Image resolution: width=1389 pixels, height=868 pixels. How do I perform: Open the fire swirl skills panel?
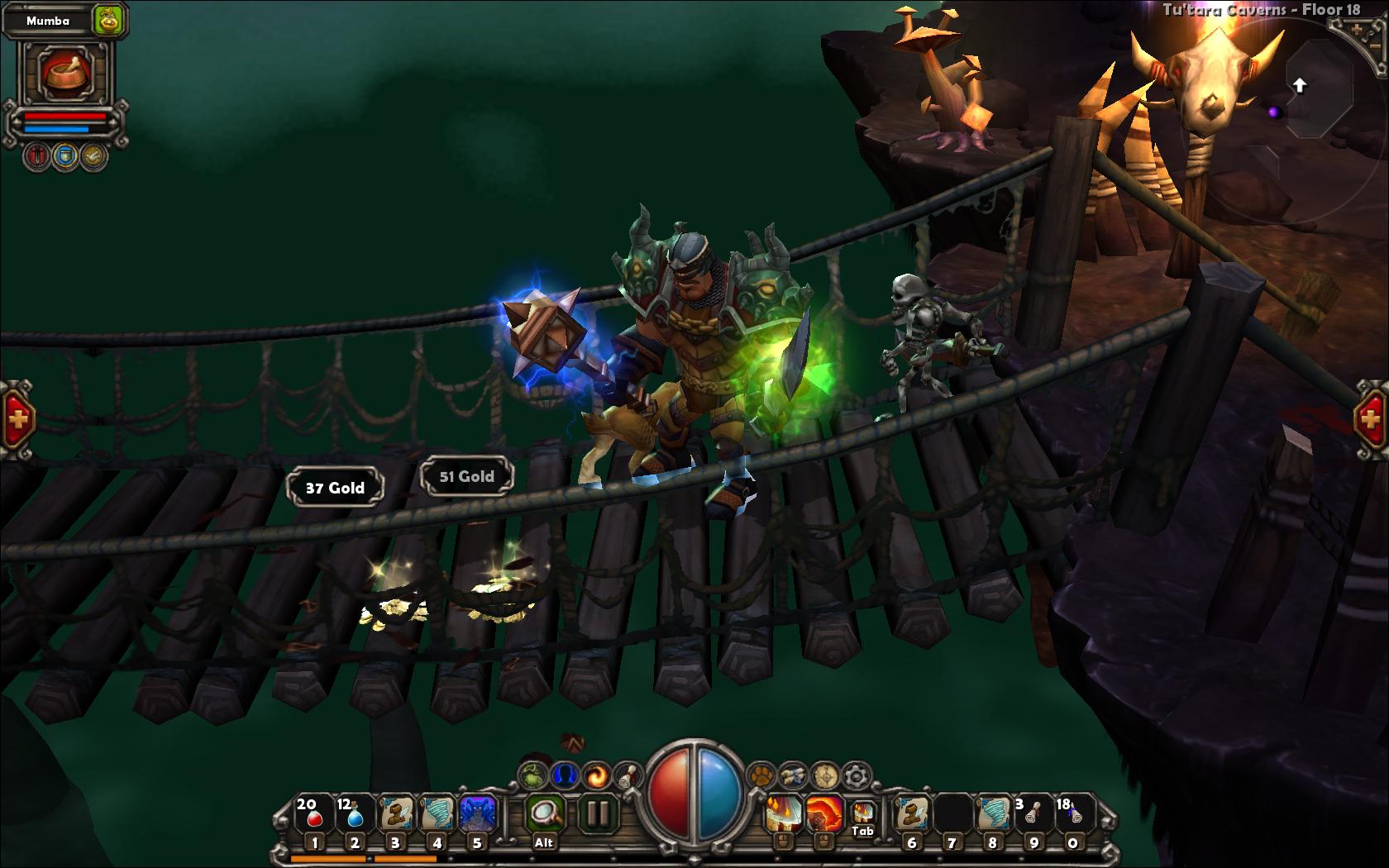click(x=596, y=775)
